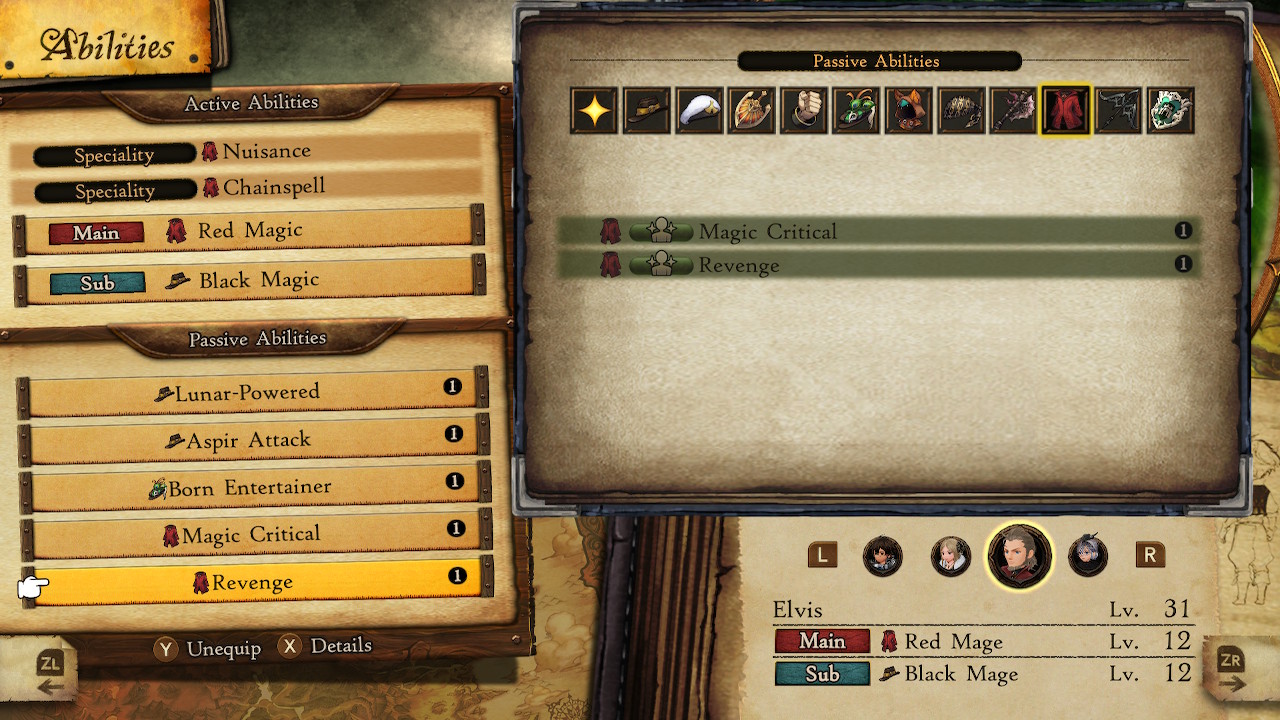
Task: Open the green shield job tab
Action: (1170, 110)
